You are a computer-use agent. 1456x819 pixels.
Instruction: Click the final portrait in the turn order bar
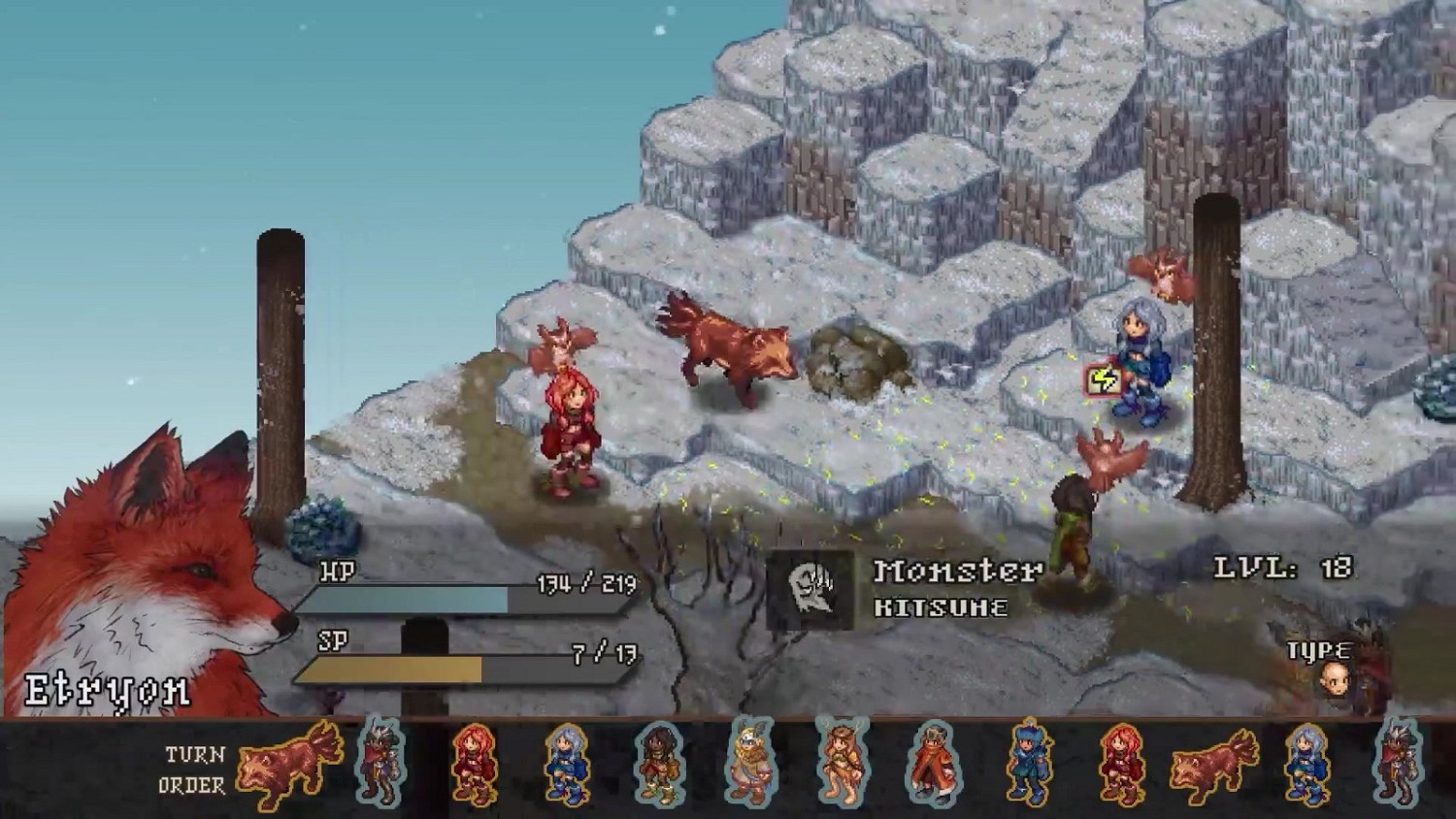click(1399, 767)
